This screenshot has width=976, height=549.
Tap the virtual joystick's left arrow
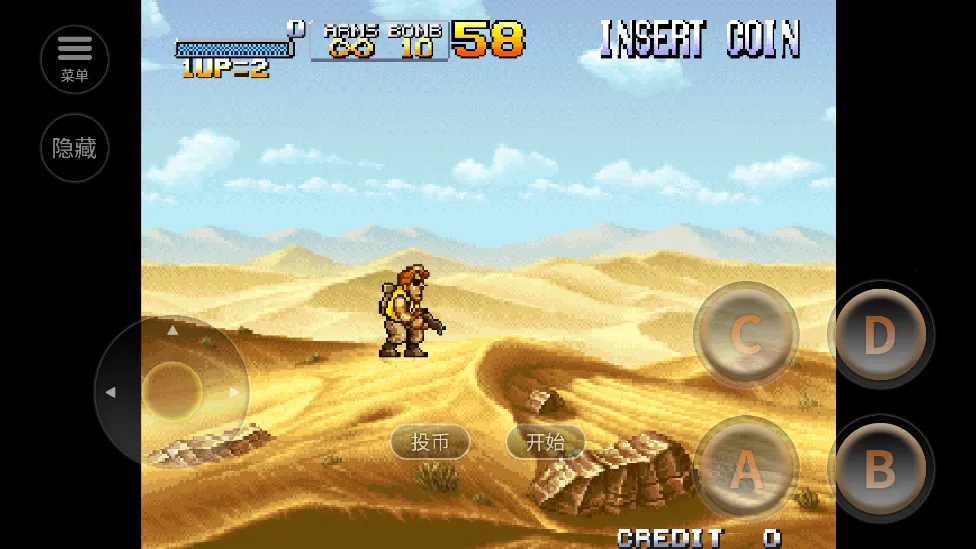click(110, 392)
